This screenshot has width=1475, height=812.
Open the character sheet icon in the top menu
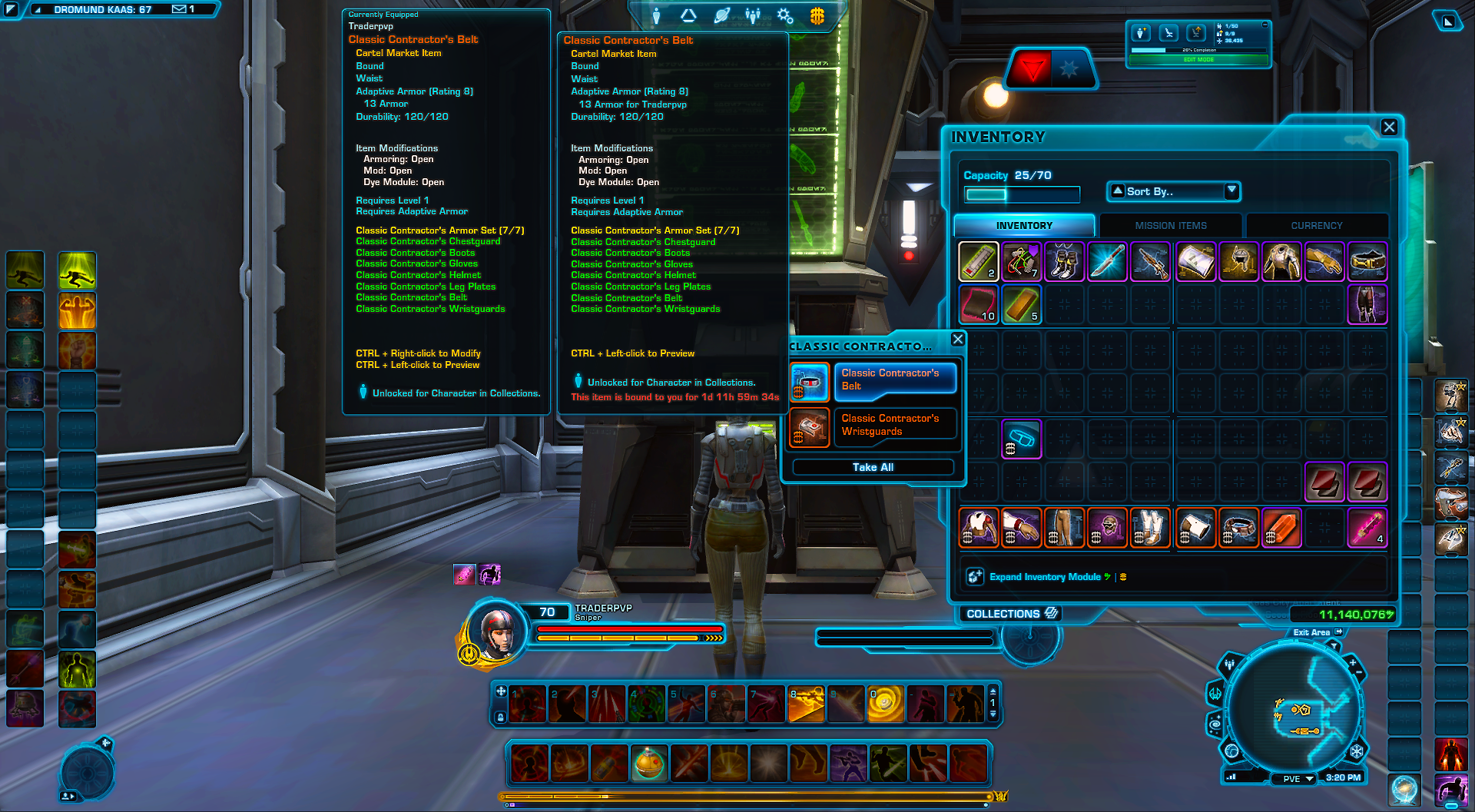coord(657,17)
